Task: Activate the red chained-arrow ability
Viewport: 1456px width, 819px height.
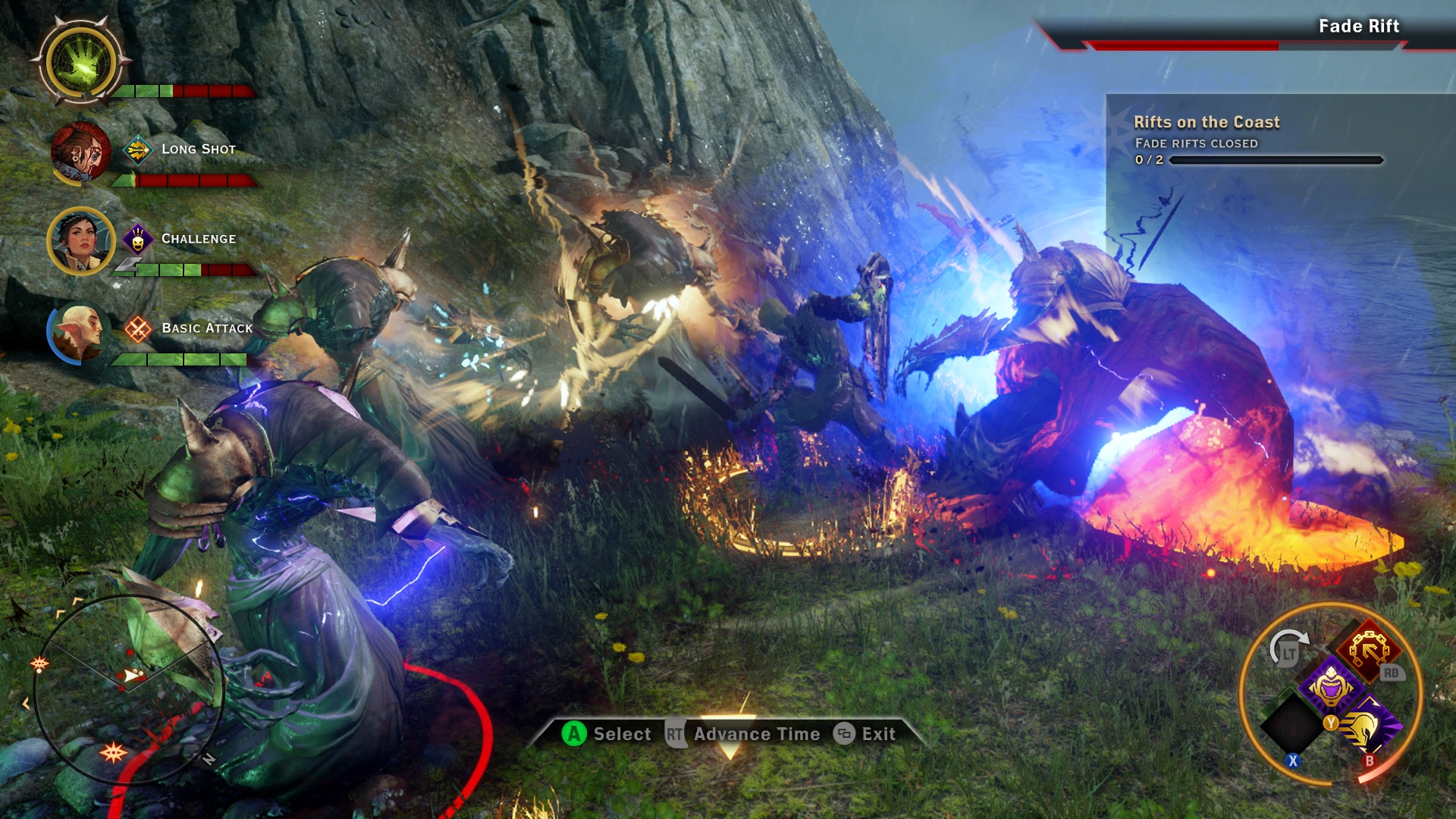Action: coord(1369,650)
